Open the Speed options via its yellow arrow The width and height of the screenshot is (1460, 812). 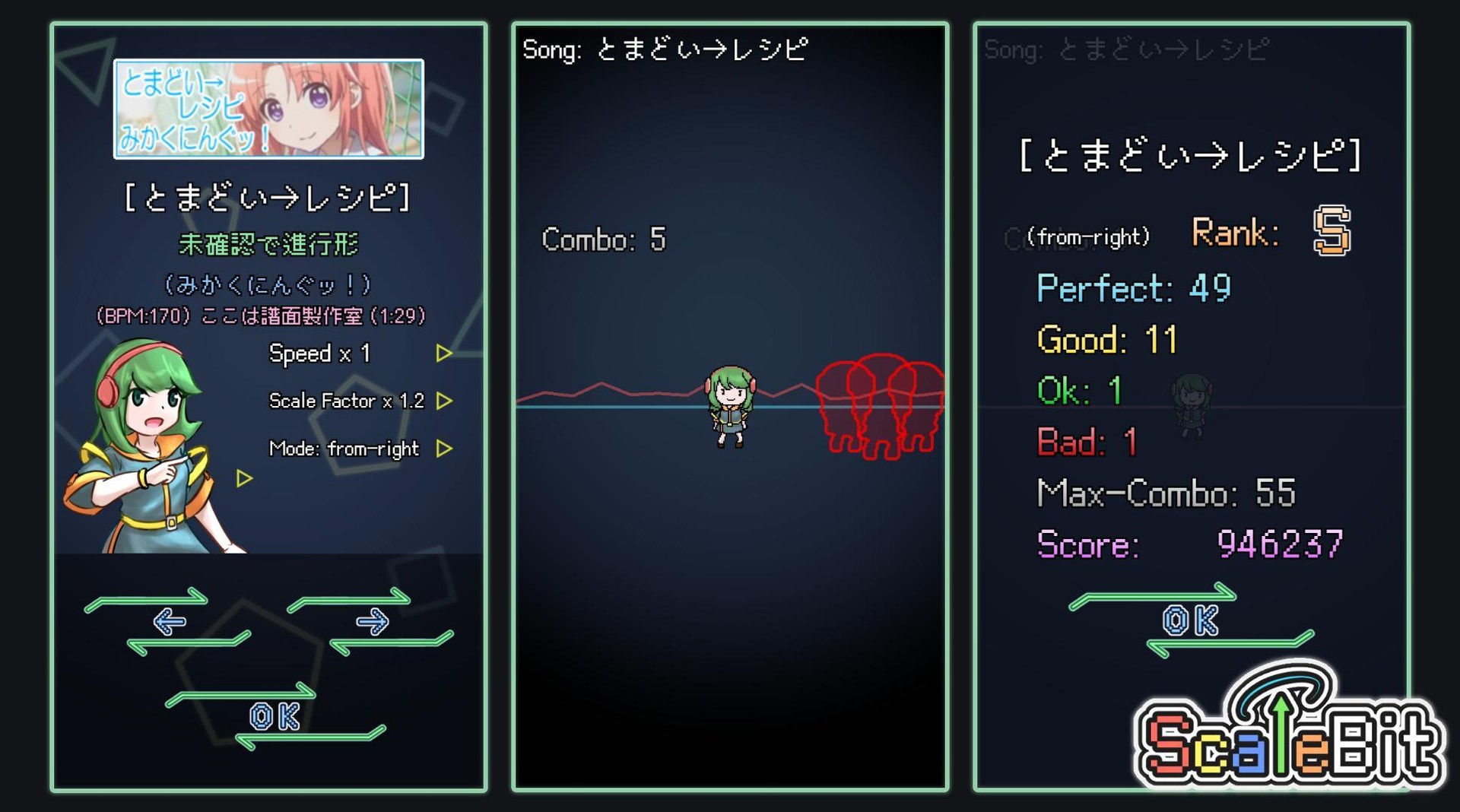[445, 353]
